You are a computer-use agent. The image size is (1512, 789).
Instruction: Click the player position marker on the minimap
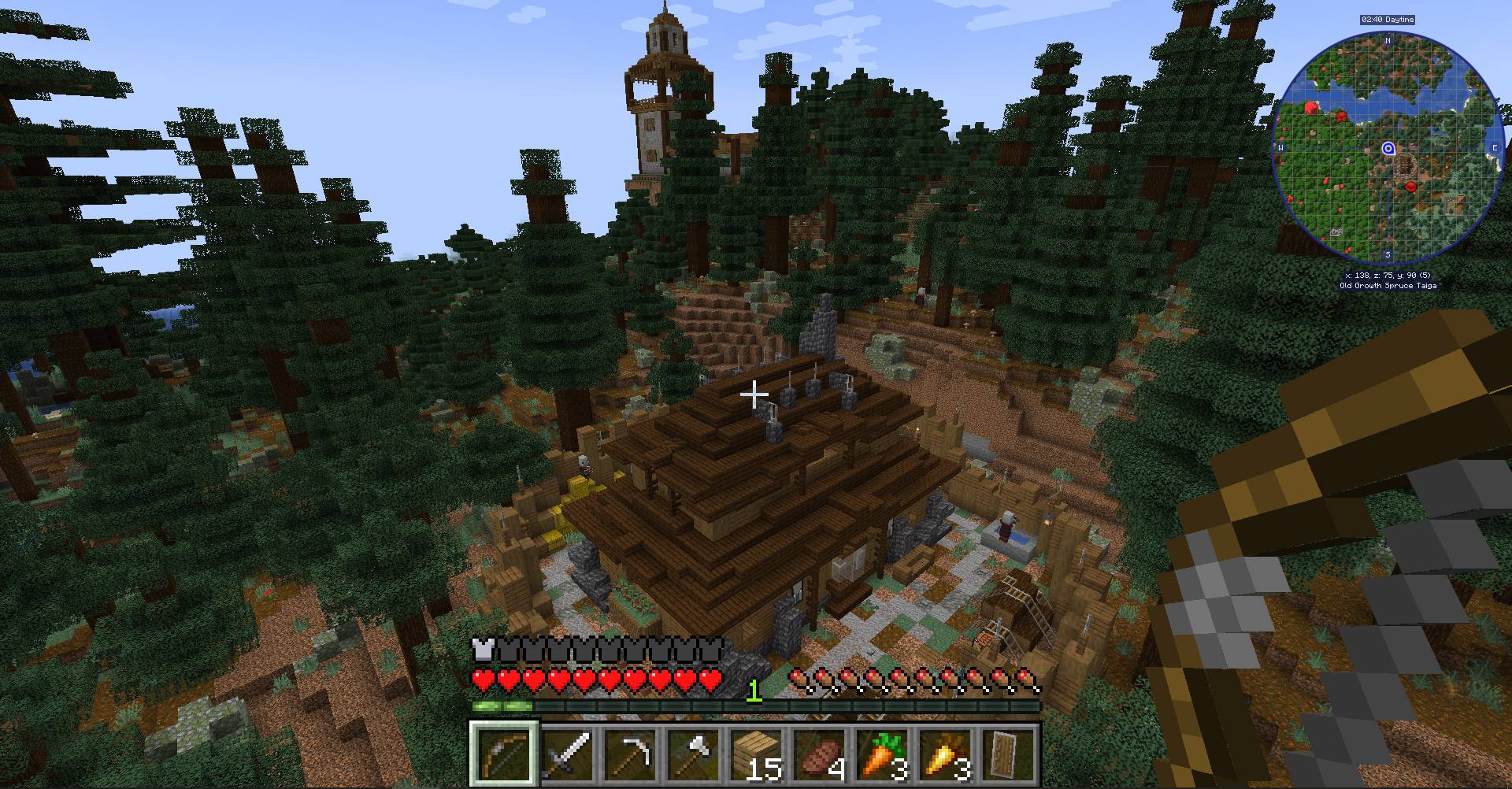click(x=1388, y=147)
